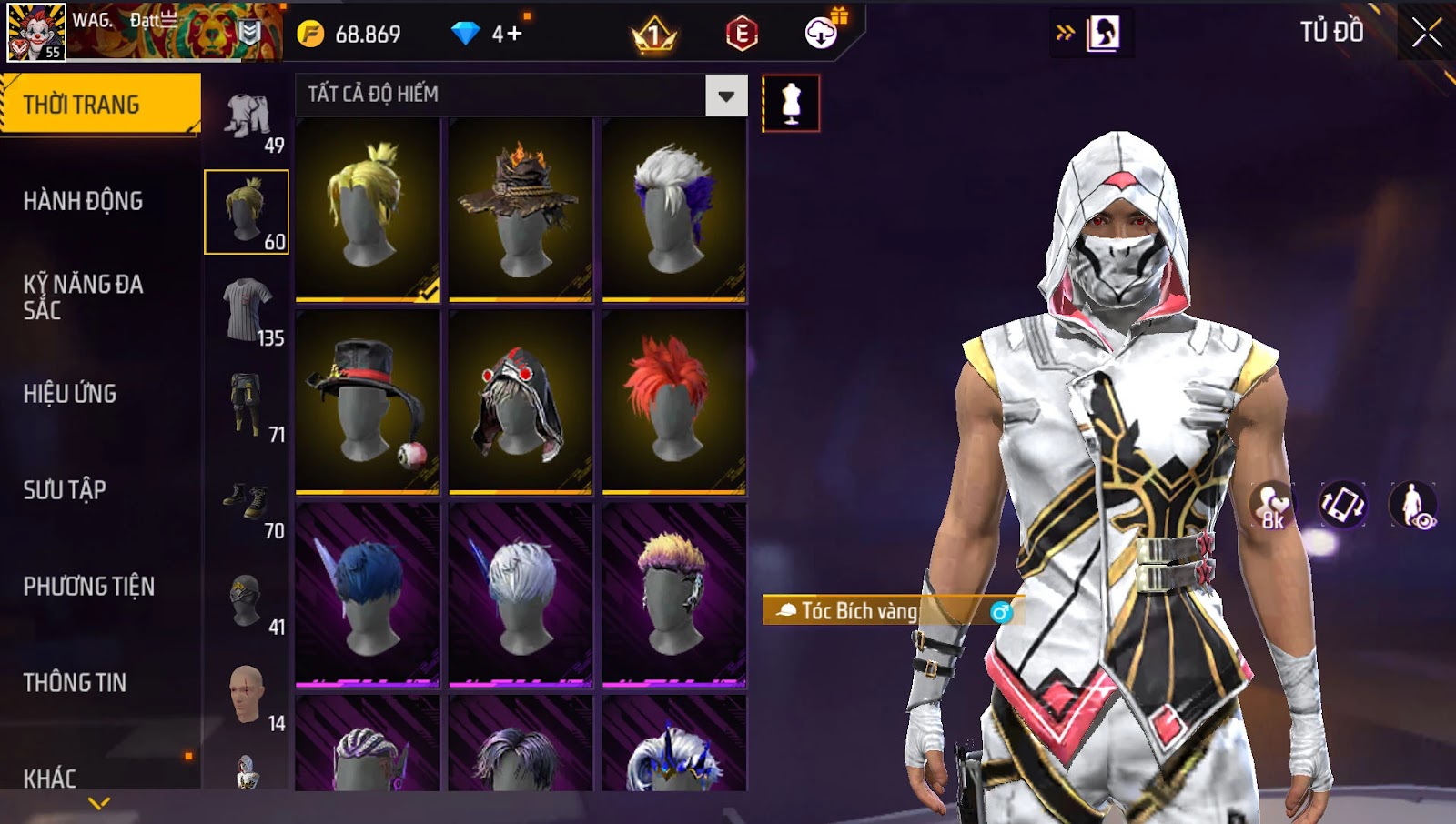This screenshot has height=824, width=1456.
Task: Choose the red spiky hair item
Action: (x=673, y=401)
